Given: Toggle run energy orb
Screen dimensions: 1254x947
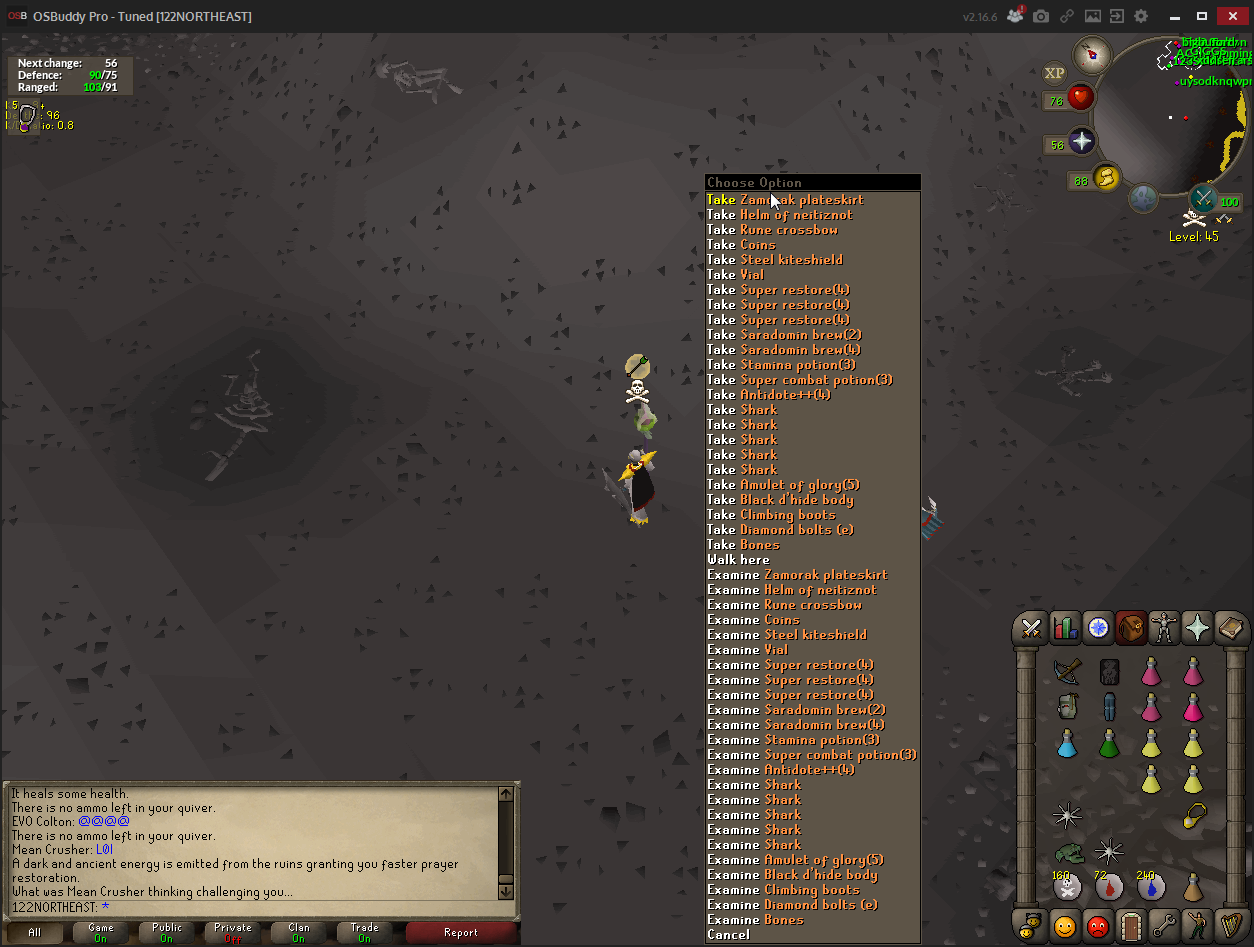Looking at the screenshot, I should 1106,178.
